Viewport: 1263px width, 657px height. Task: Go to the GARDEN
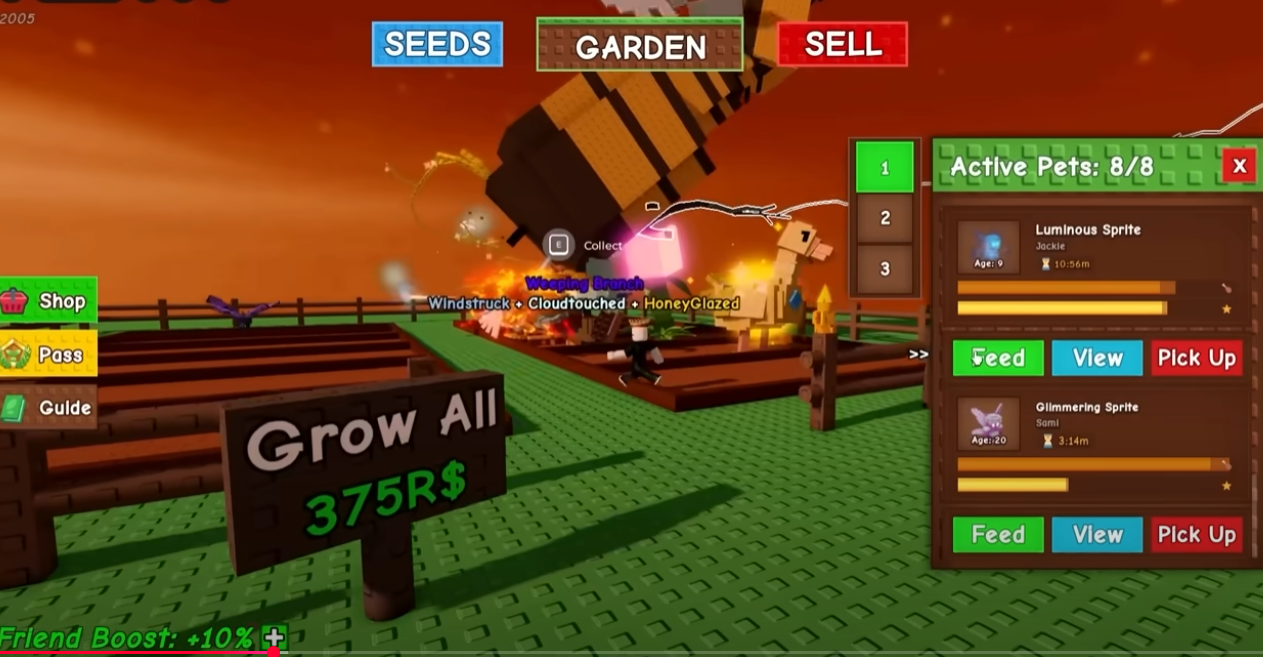coord(640,46)
